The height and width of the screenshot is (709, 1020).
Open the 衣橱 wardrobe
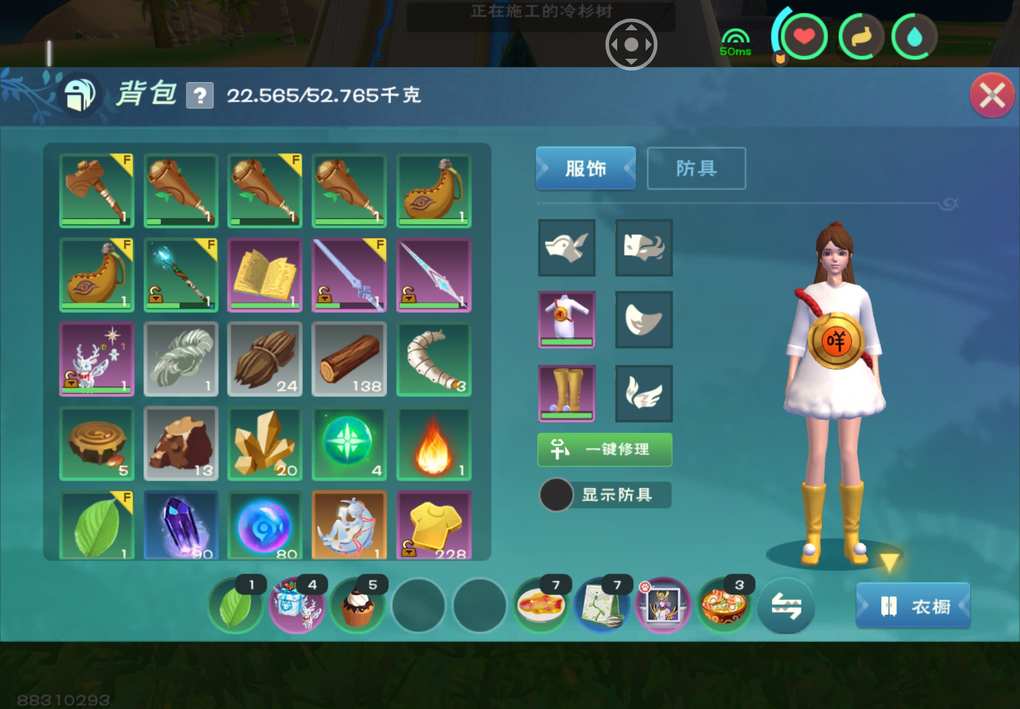[x=912, y=606]
